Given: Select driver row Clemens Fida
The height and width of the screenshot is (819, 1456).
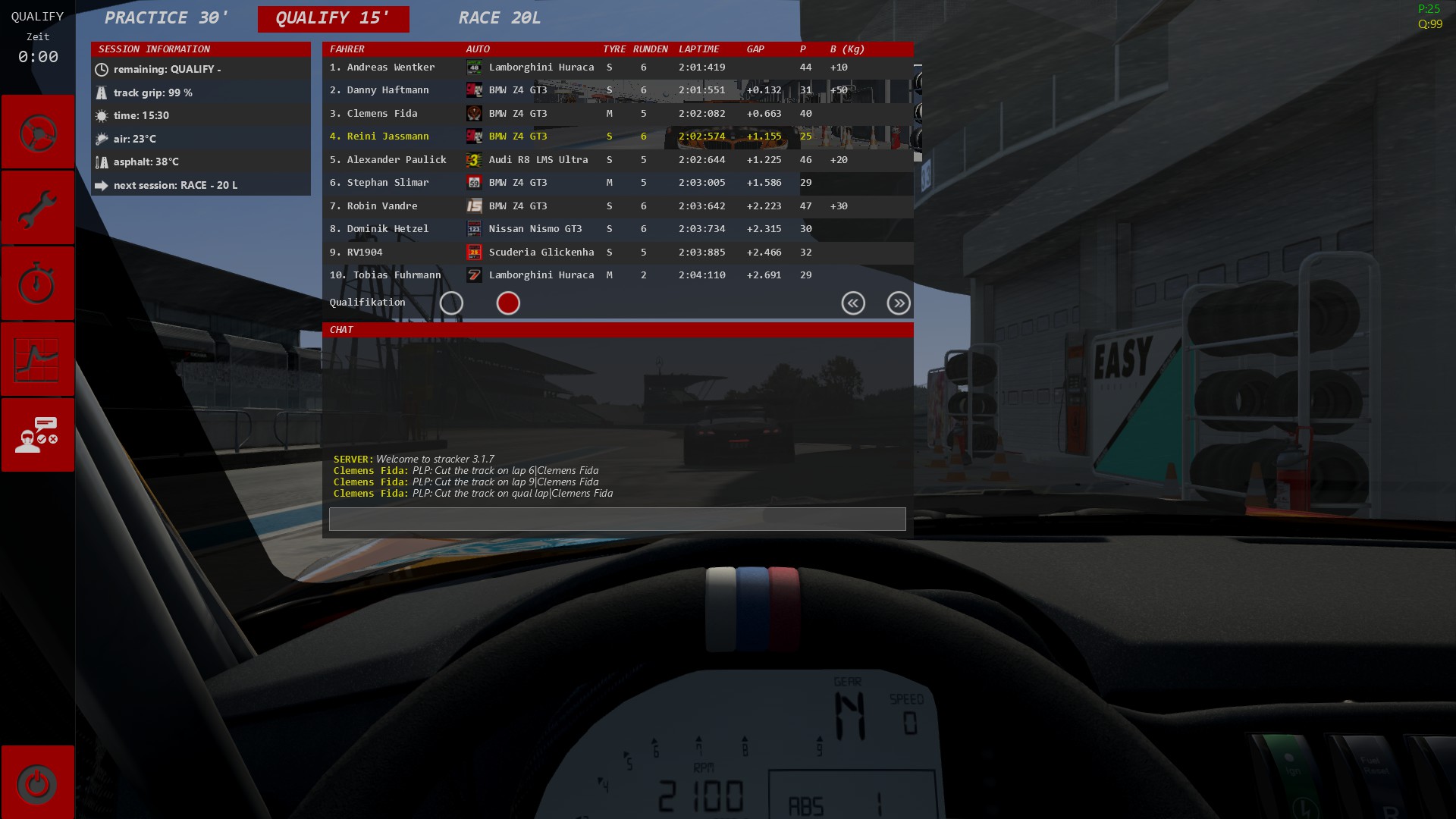Looking at the screenshot, I should coord(382,114).
